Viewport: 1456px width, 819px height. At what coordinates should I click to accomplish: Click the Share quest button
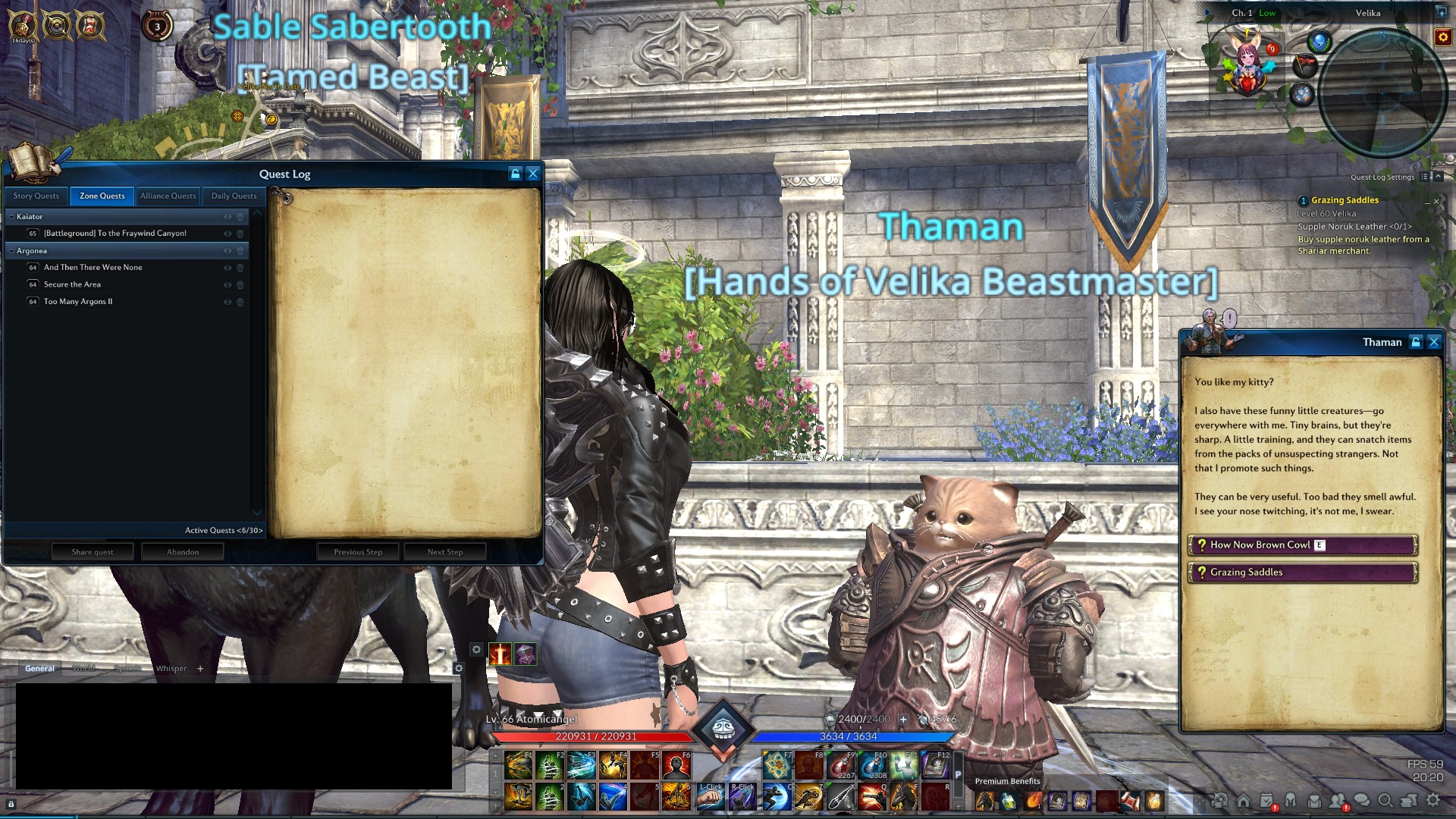point(93,552)
